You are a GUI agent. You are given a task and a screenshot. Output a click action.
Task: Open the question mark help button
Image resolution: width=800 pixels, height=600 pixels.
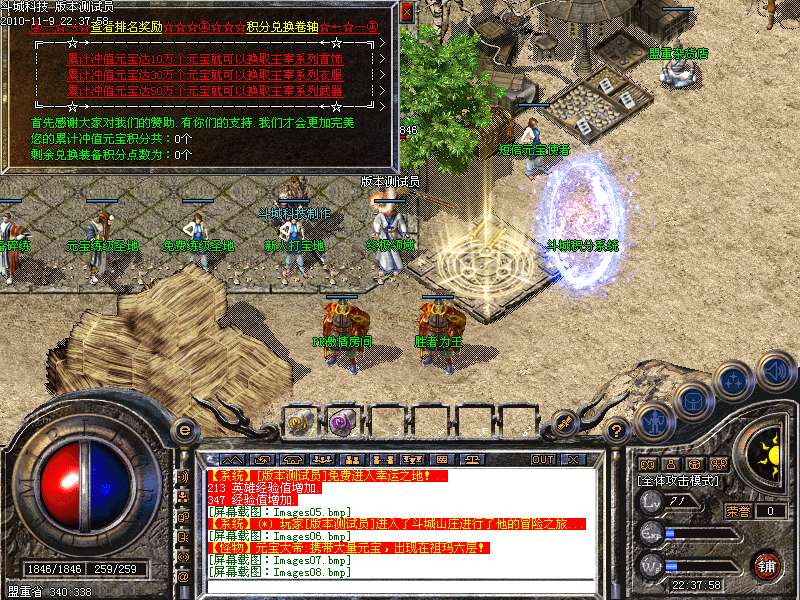[x=617, y=431]
